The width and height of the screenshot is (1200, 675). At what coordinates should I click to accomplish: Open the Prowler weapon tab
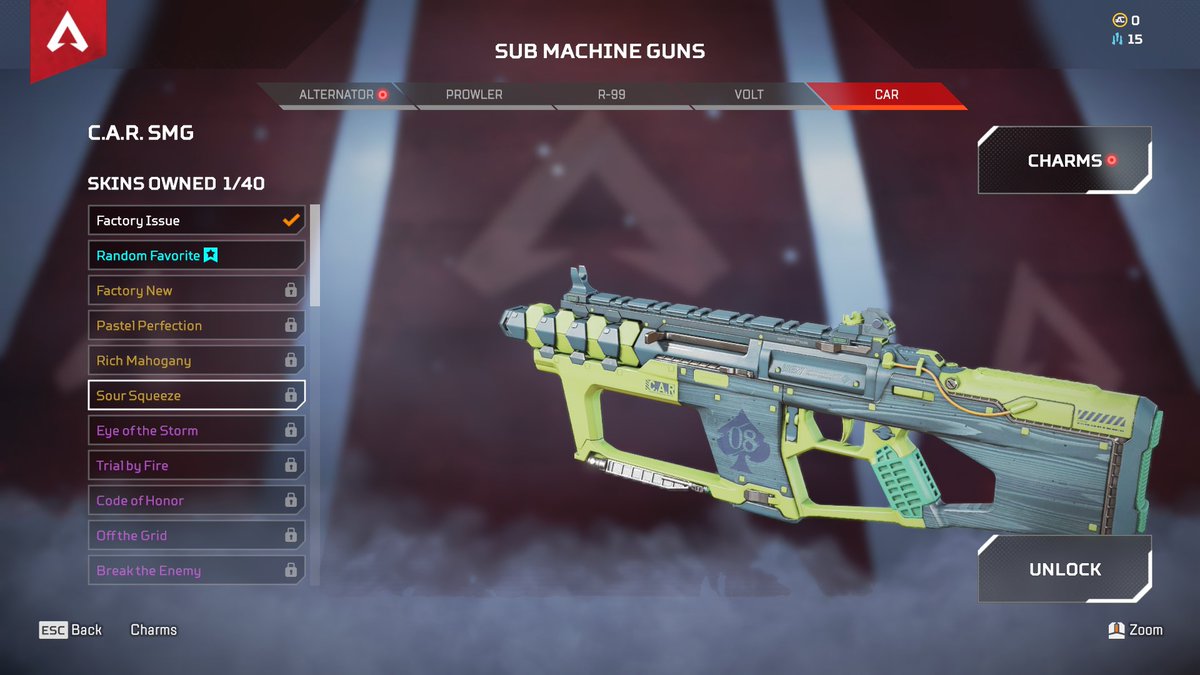474,95
